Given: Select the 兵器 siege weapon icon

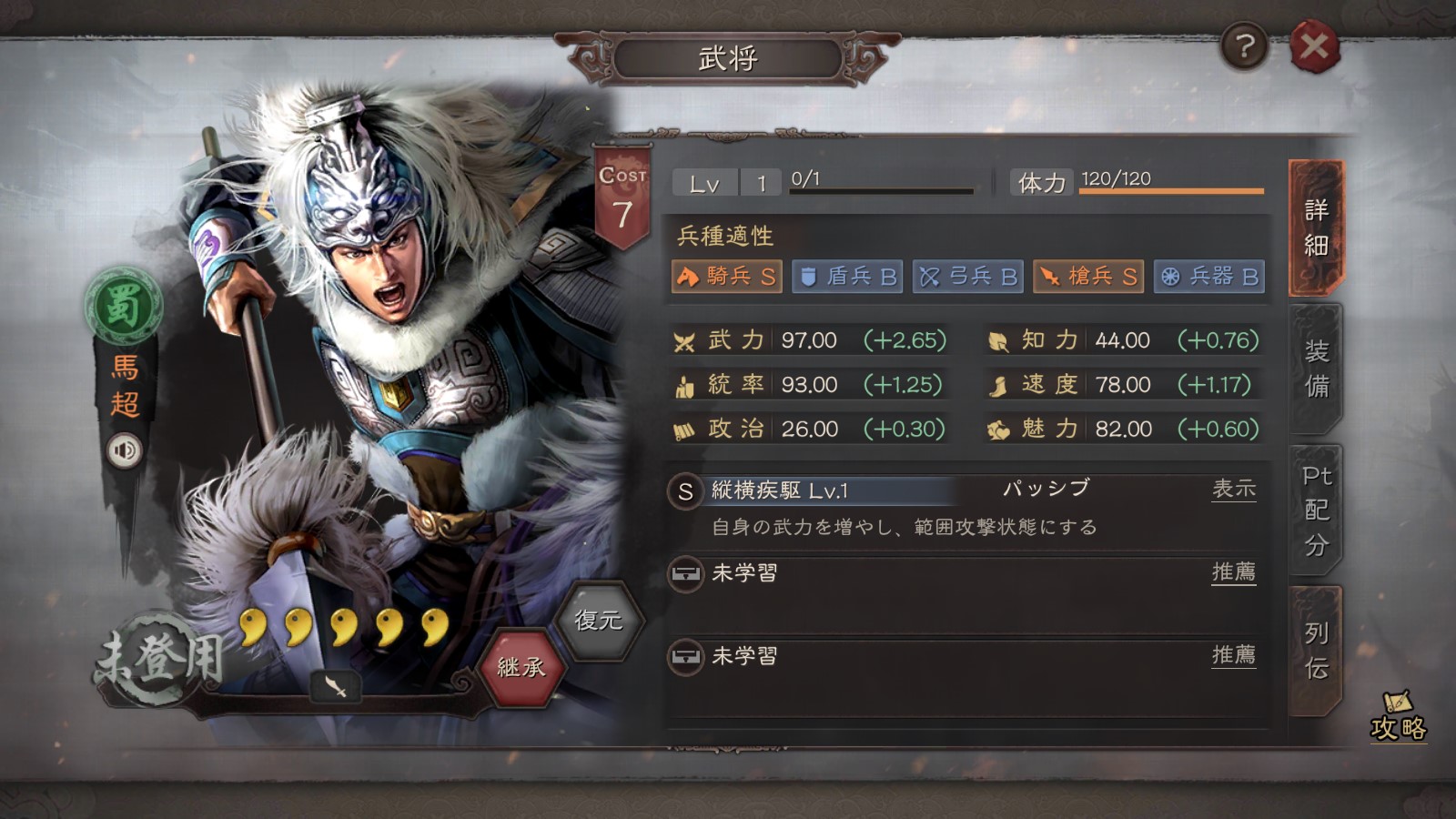Looking at the screenshot, I should click(x=1208, y=278).
